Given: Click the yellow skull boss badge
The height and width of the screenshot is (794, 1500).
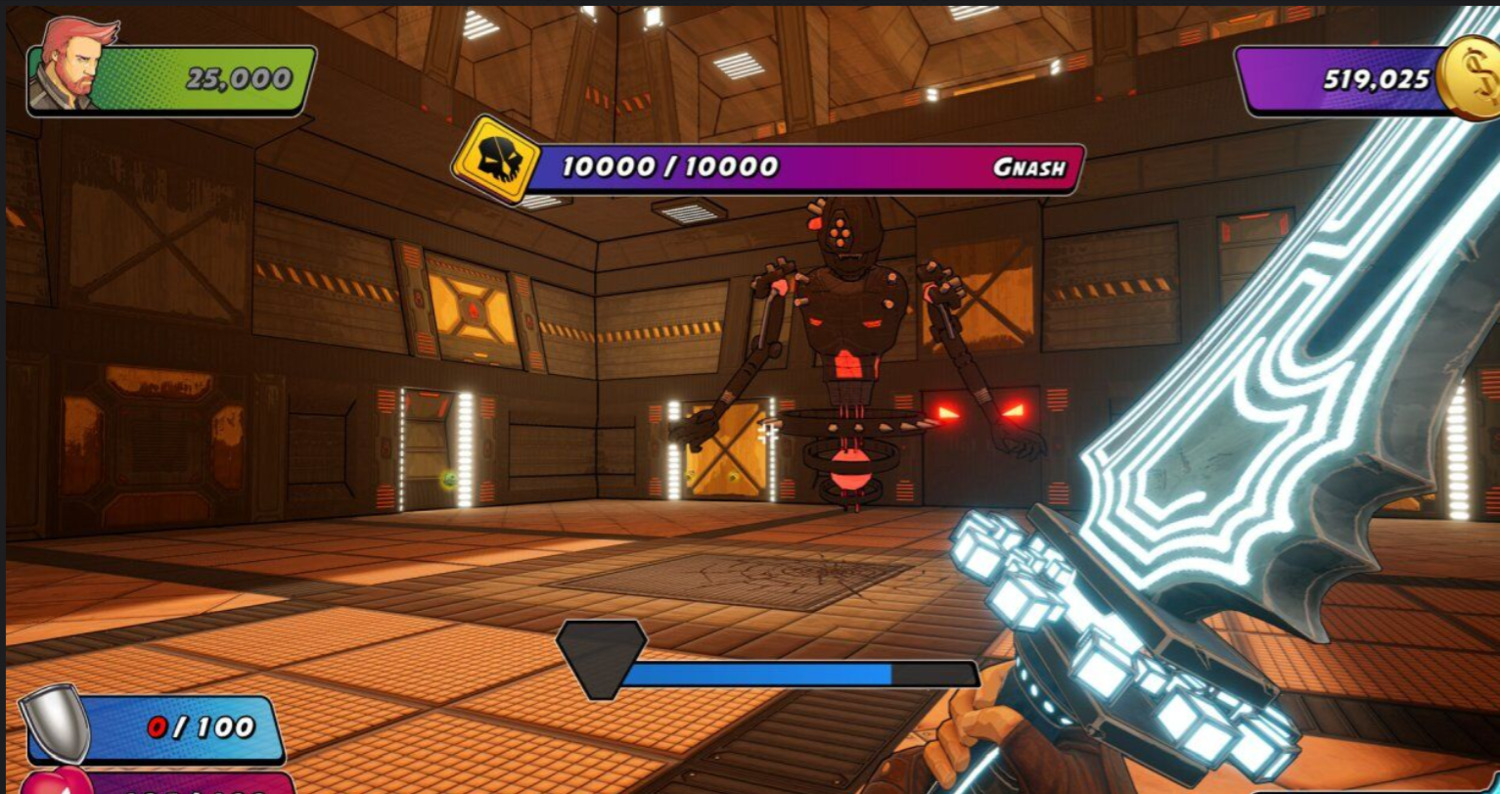Looking at the screenshot, I should click(x=496, y=160).
